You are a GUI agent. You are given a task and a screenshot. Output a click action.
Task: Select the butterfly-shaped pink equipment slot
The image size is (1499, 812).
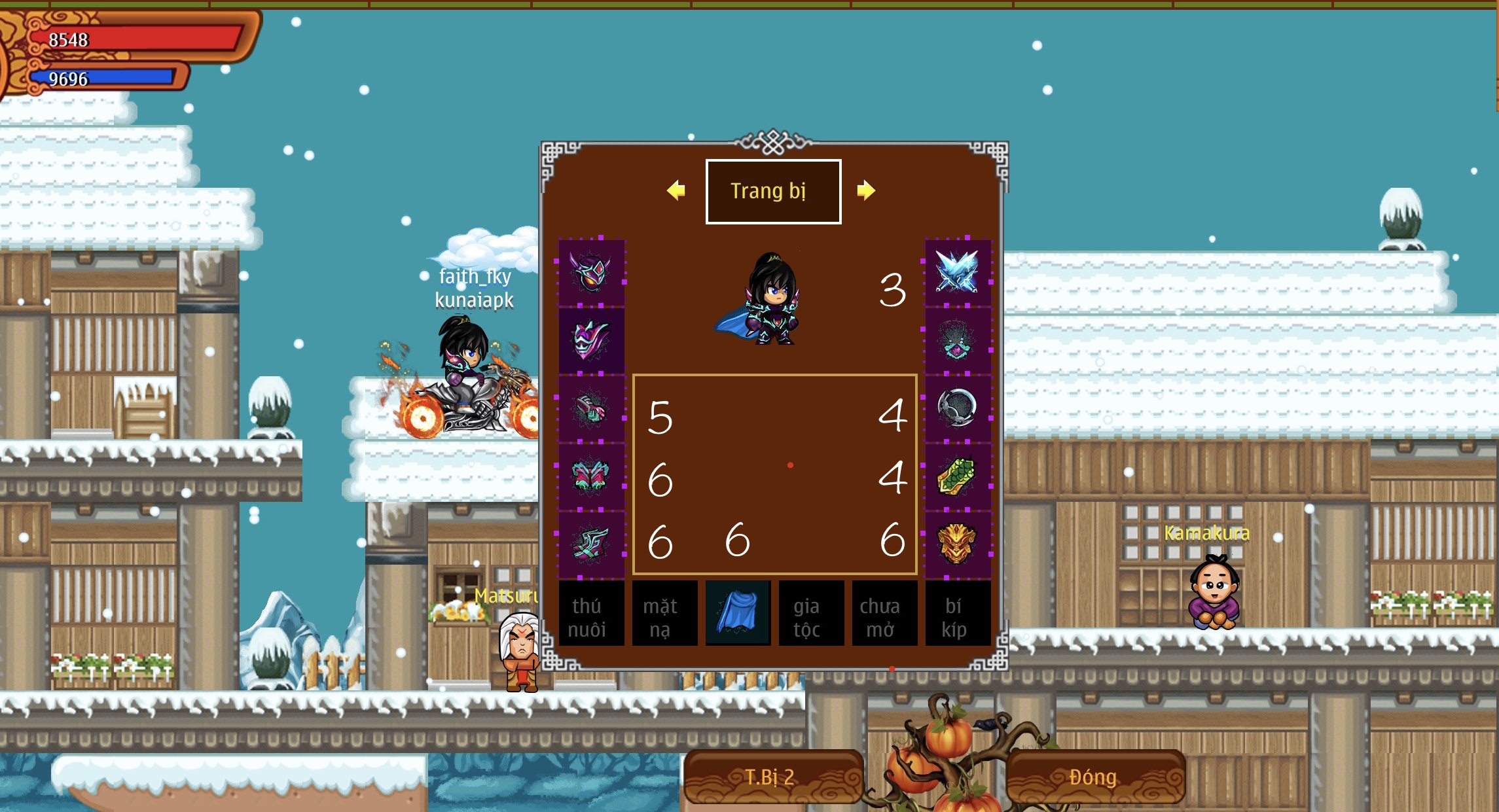pos(591,476)
